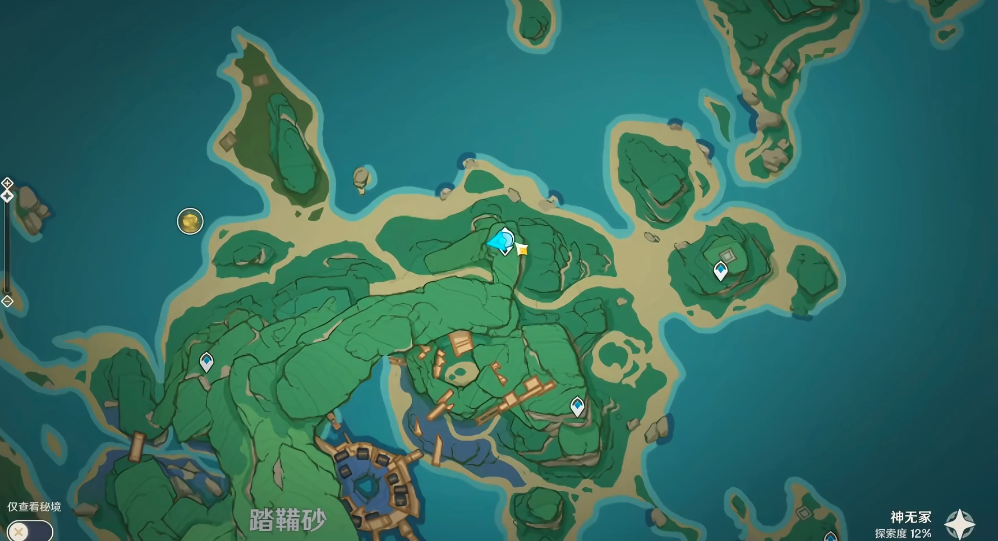
Task: Click the map zoom slider handle
Action: pyautogui.click(x=7, y=196)
